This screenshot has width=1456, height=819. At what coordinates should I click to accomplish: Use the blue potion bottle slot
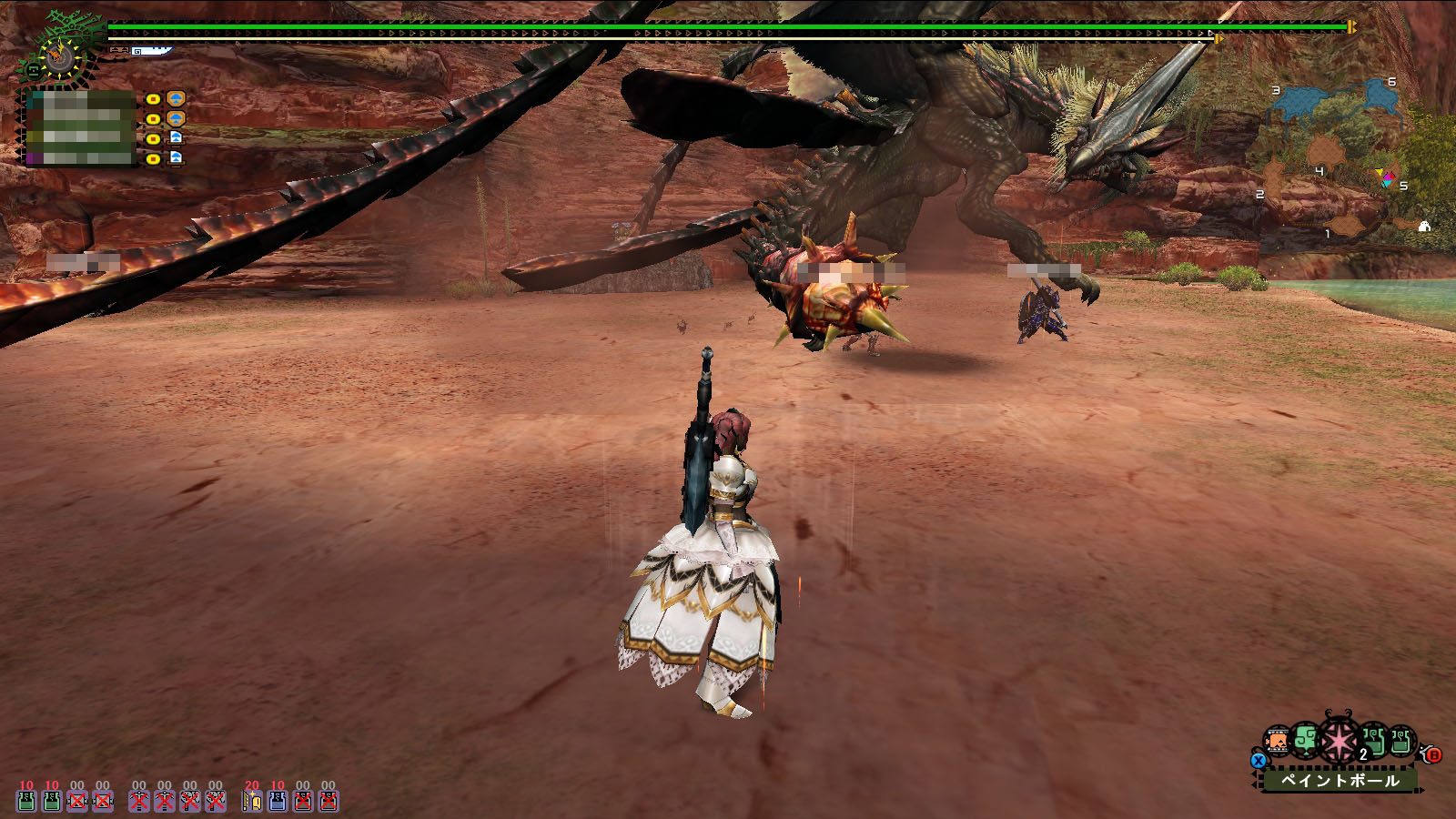(278, 800)
